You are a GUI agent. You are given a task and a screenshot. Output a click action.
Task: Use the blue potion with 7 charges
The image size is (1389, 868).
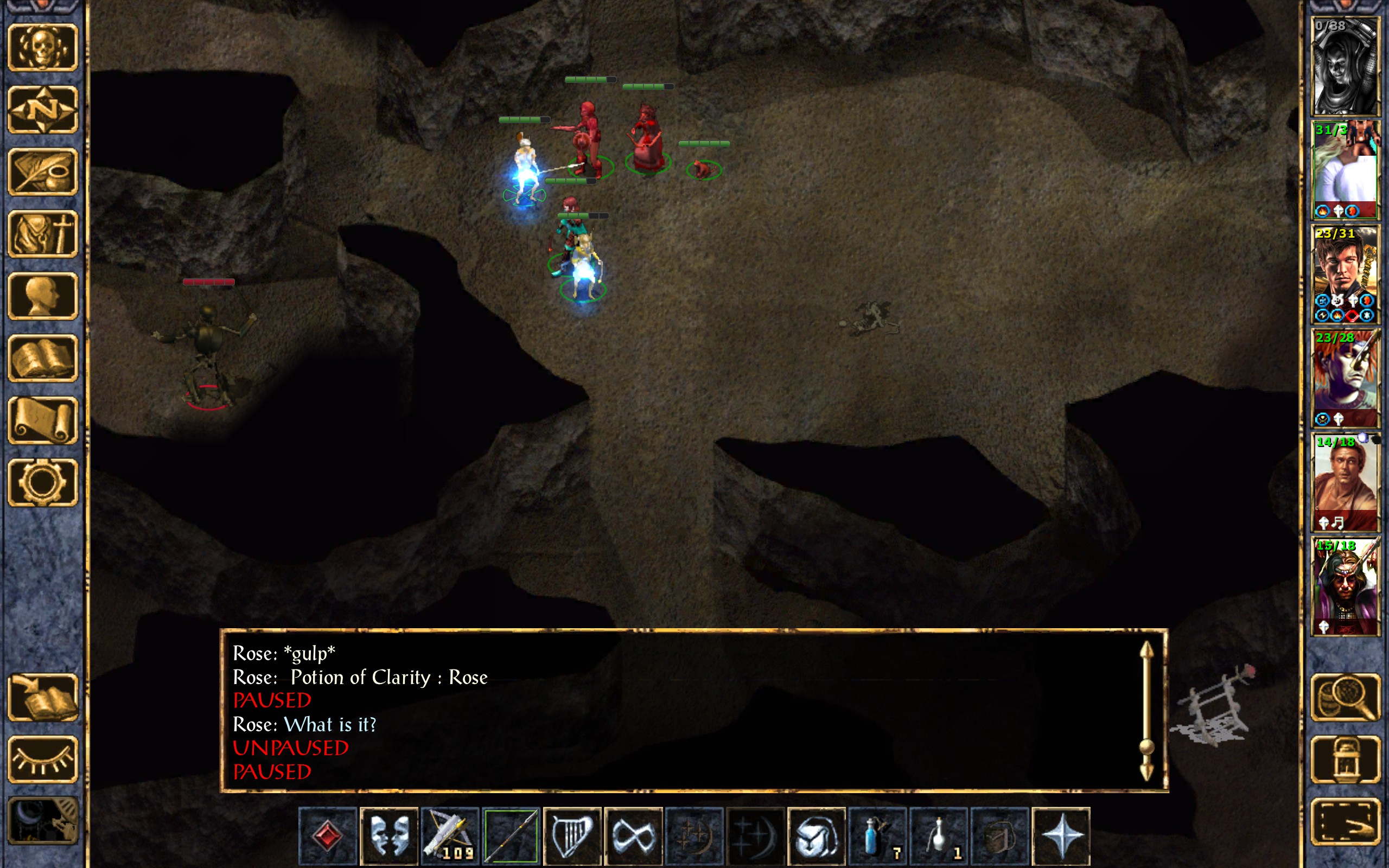[877, 836]
